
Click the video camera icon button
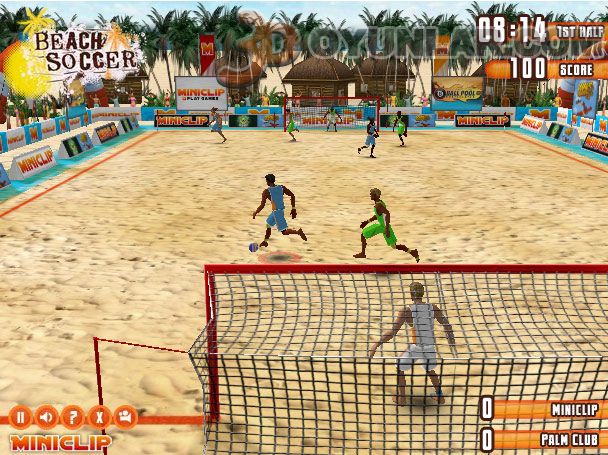tap(124, 416)
